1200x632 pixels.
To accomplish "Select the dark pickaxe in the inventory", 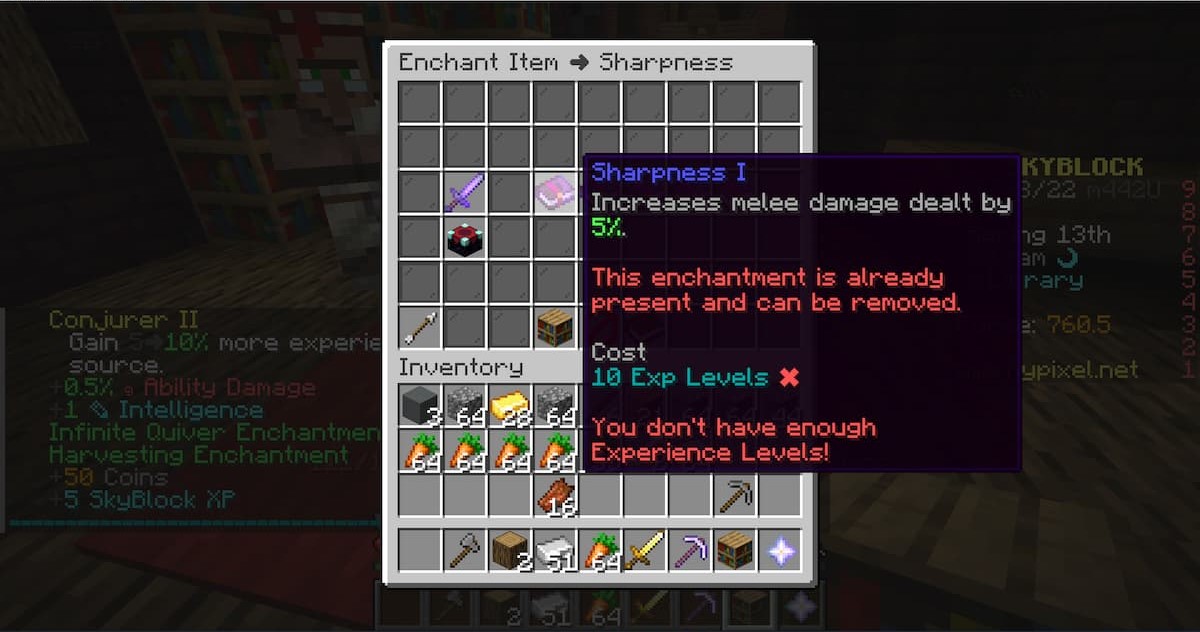I will tap(735, 496).
